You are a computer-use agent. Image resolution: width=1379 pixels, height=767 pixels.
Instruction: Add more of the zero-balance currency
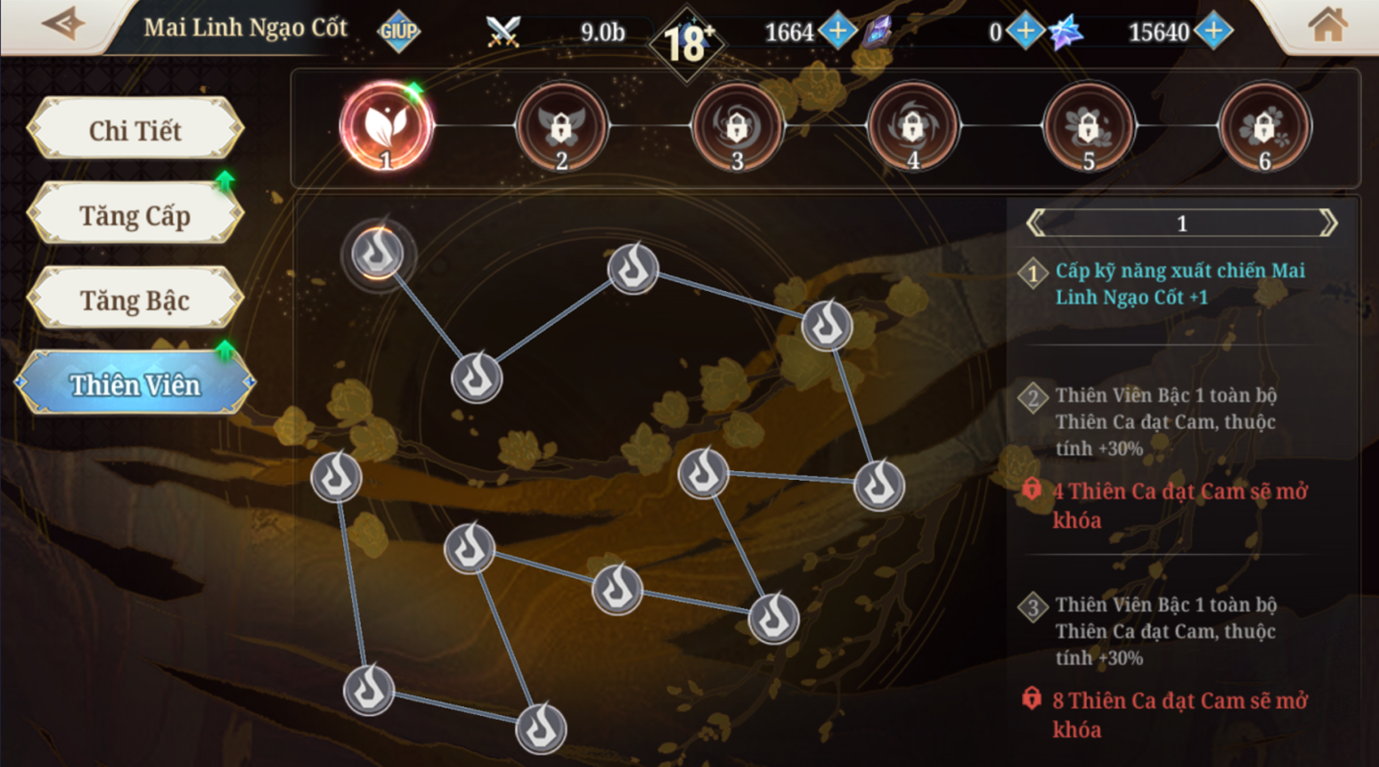click(1024, 32)
